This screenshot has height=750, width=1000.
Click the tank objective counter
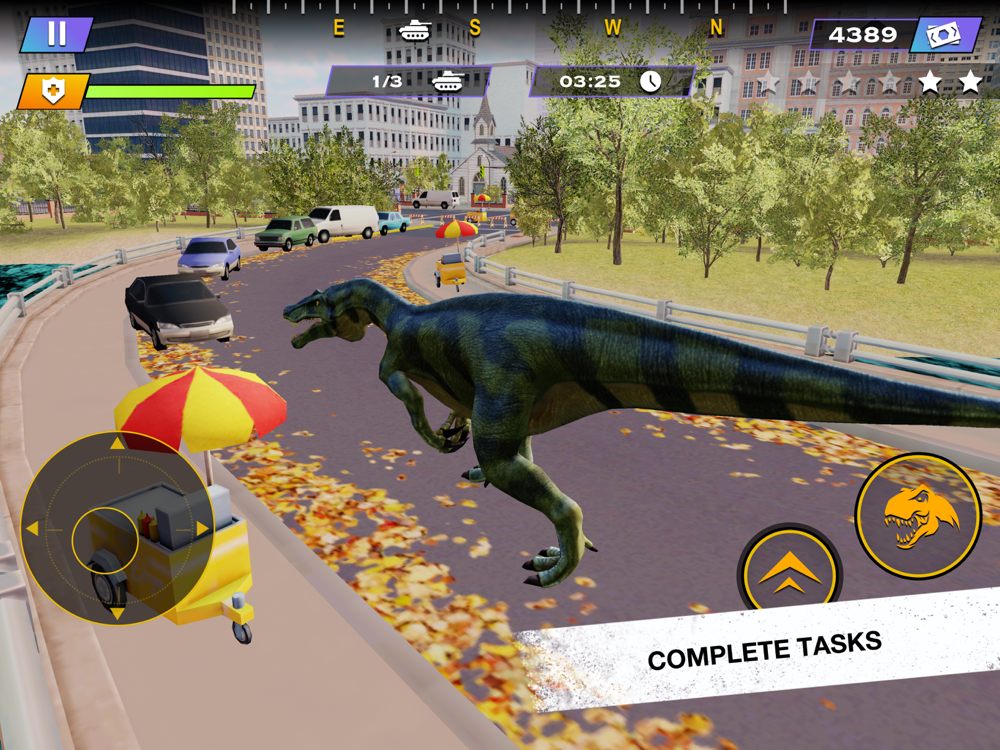pyautogui.click(x=408, y=82)
